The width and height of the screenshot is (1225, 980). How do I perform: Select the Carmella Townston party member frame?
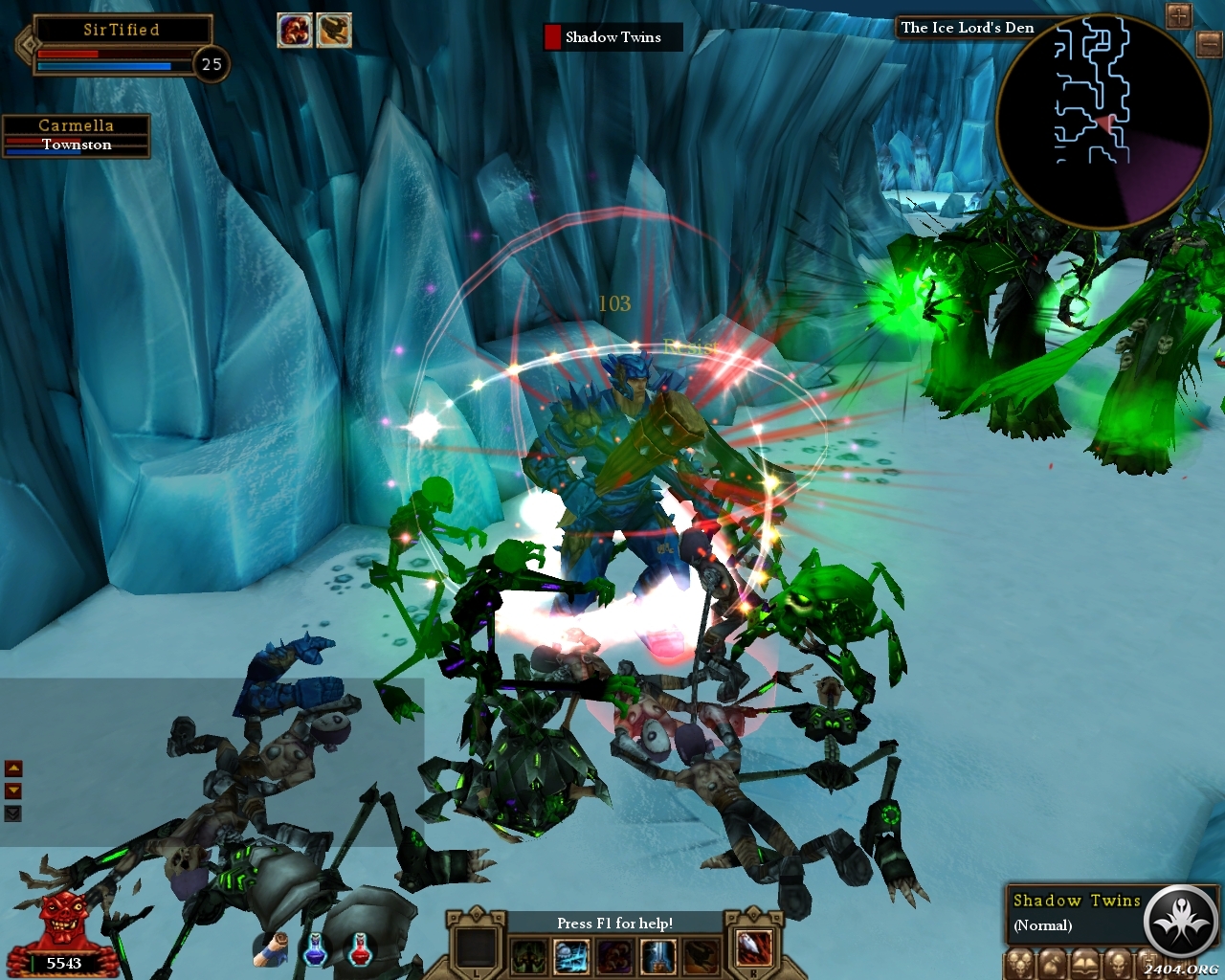click(x=76, y=135)
